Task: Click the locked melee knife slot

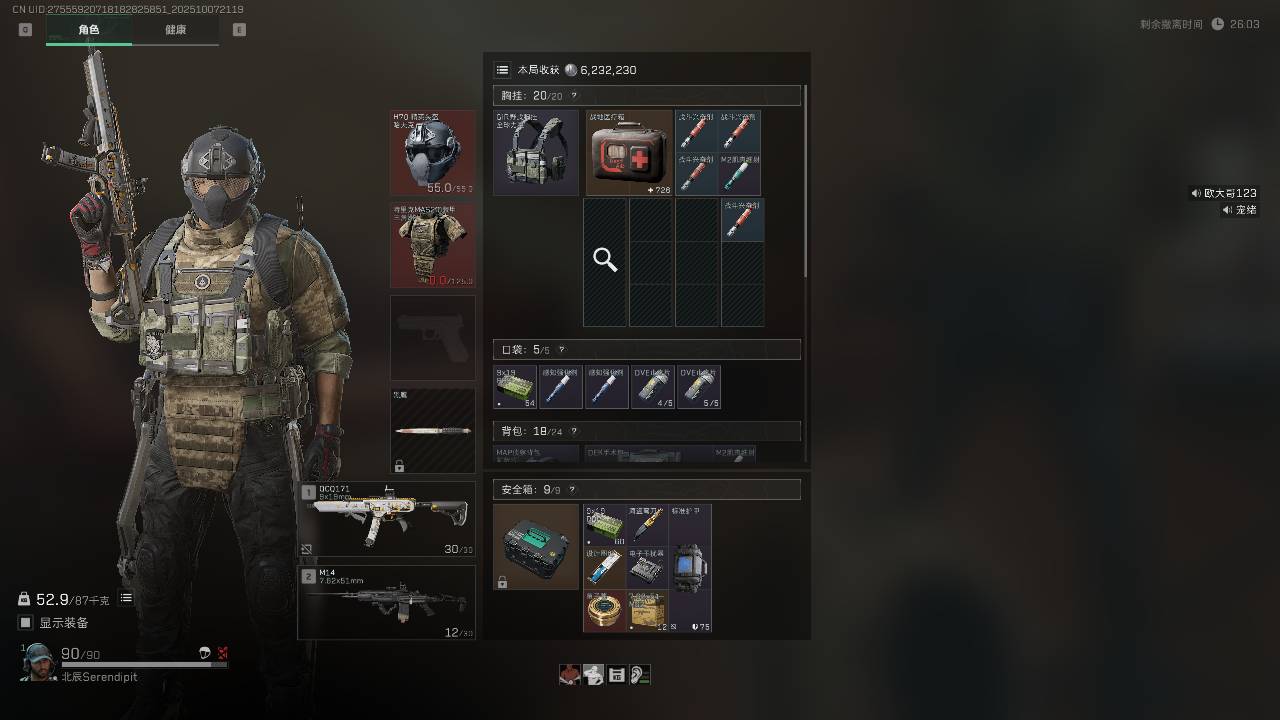Action: point(432,431)
